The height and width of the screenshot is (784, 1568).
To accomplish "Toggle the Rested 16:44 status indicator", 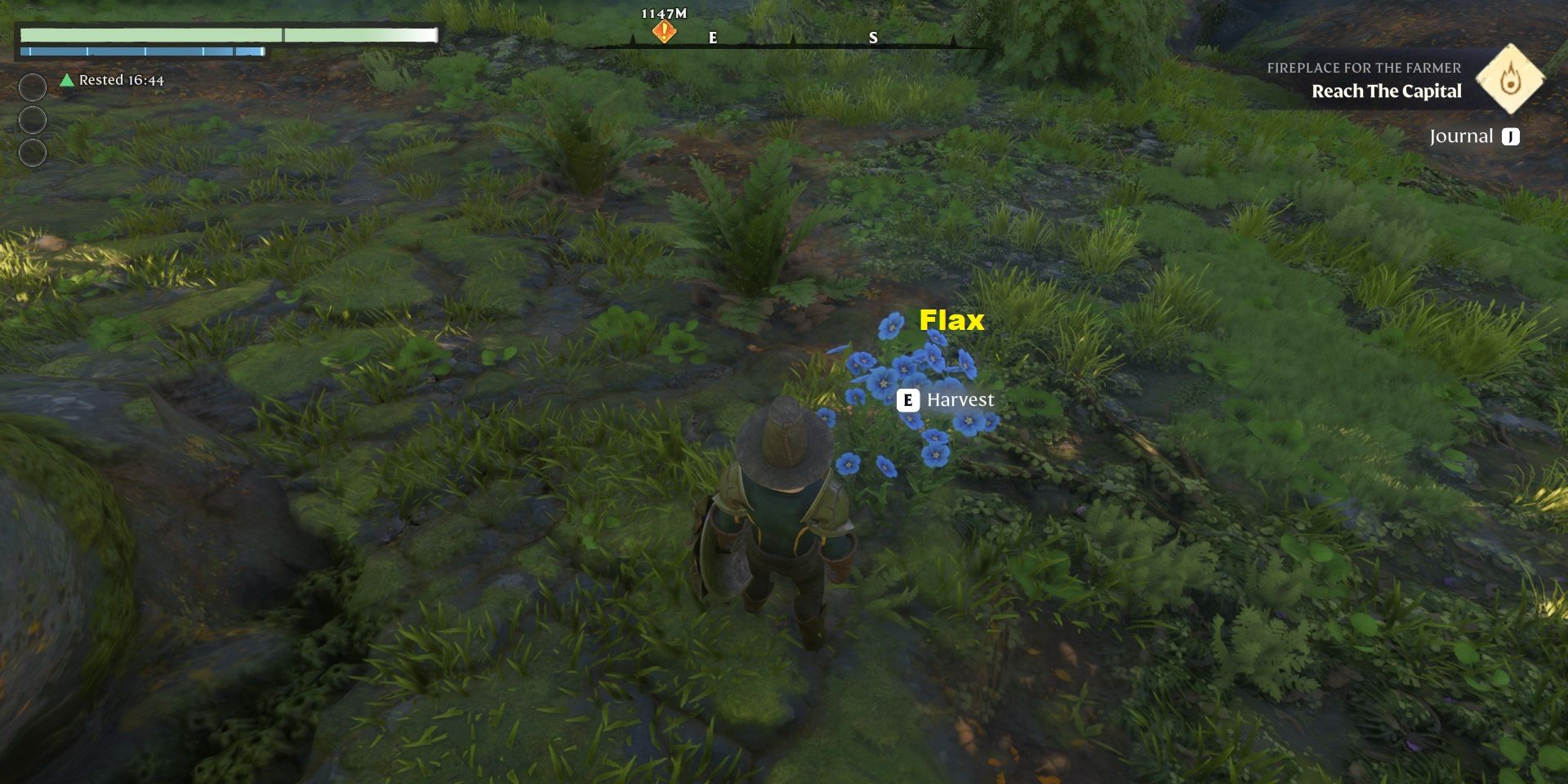I will pos(120,80).
